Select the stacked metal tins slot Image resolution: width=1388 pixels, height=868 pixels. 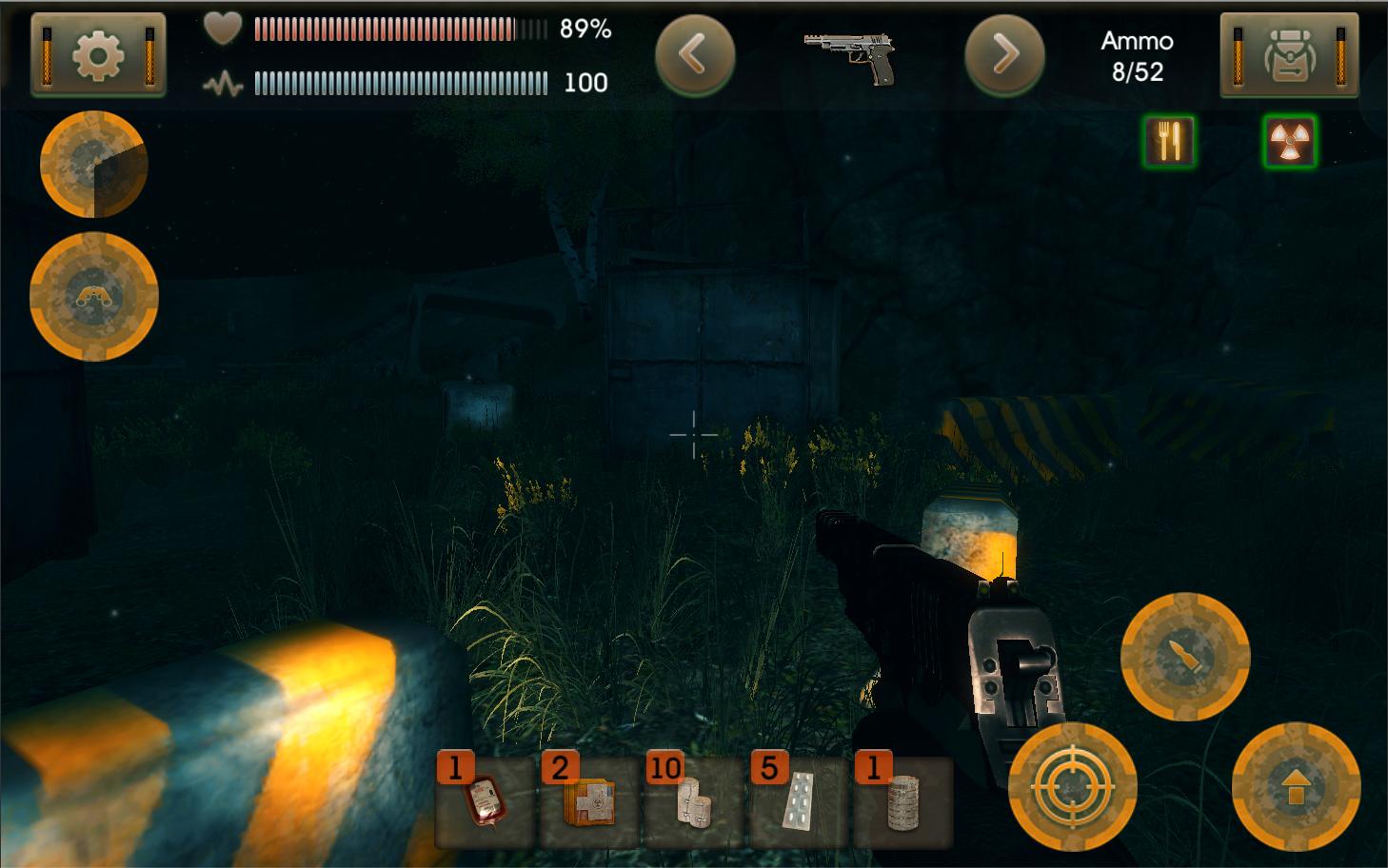(x=902, y=801)
